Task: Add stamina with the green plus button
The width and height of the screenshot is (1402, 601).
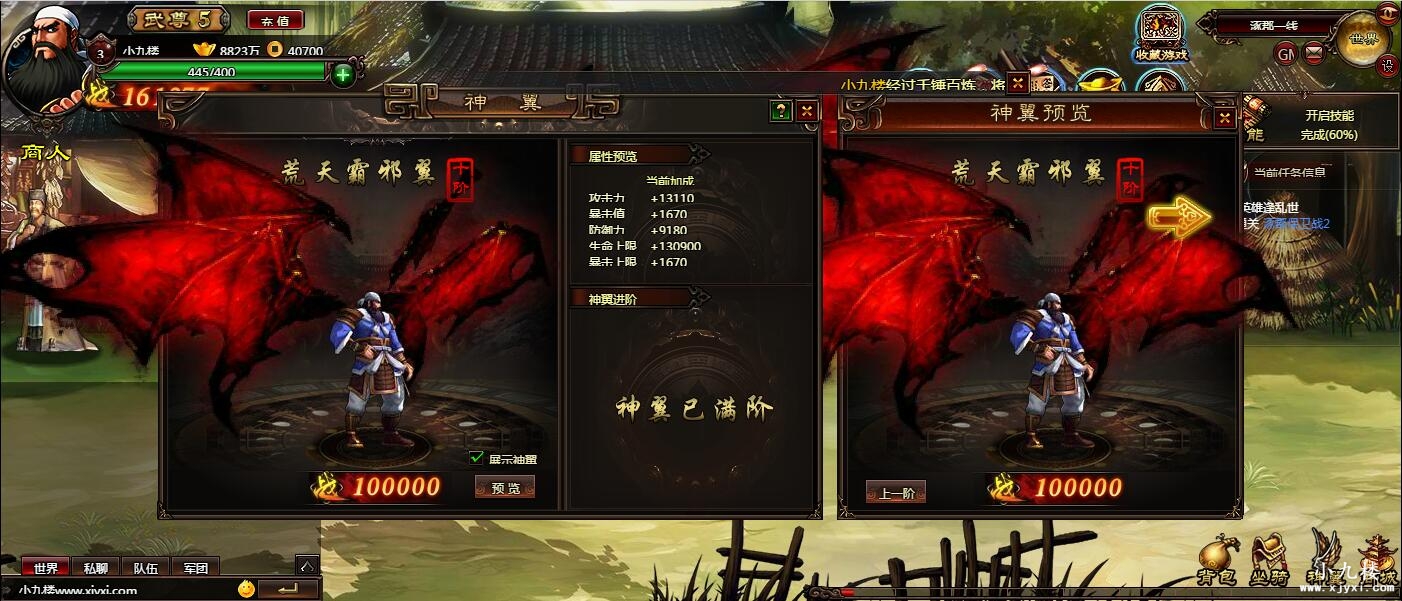Action: (342, 73)
